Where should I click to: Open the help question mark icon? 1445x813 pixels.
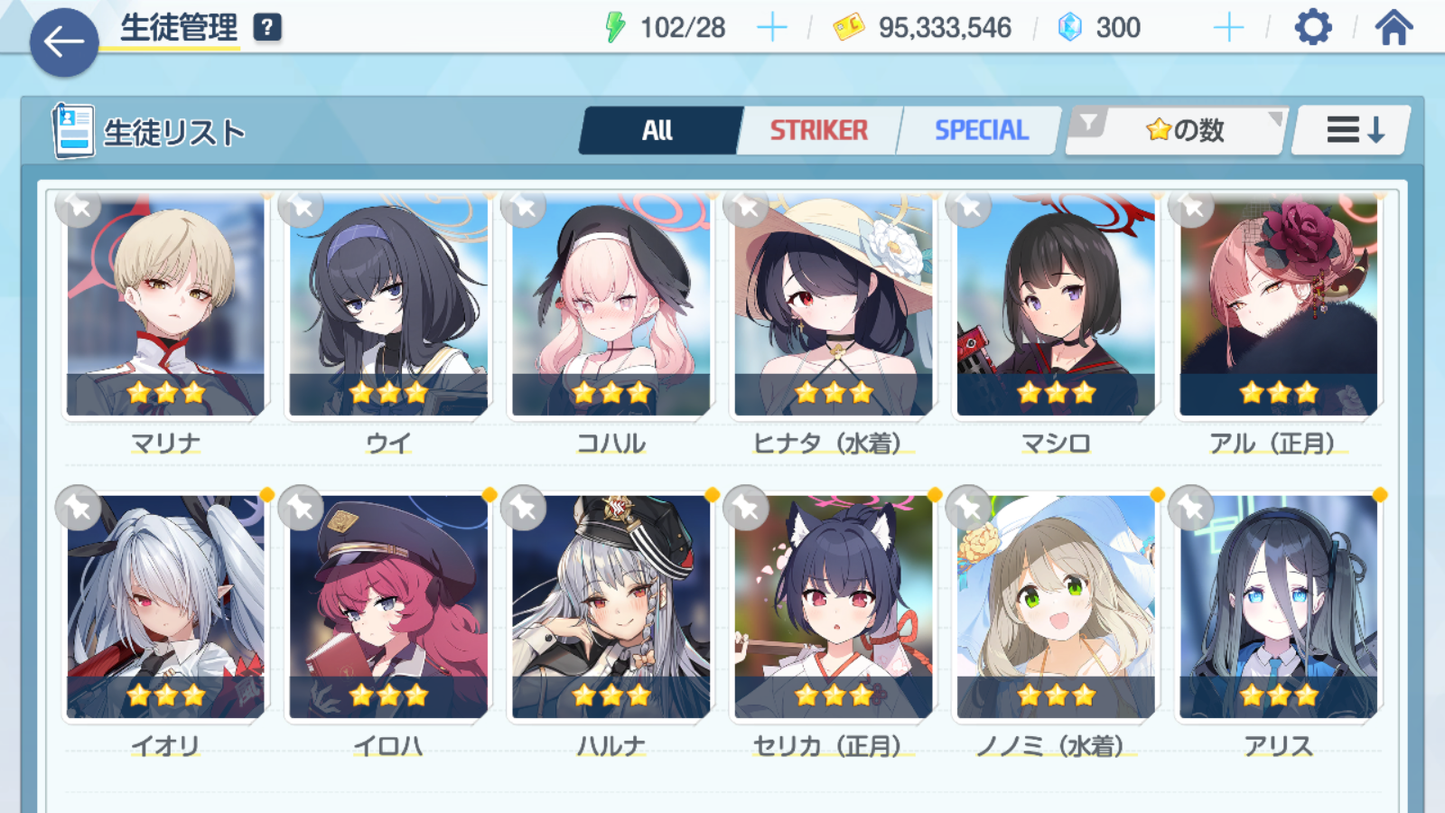(x=267, y=28)
